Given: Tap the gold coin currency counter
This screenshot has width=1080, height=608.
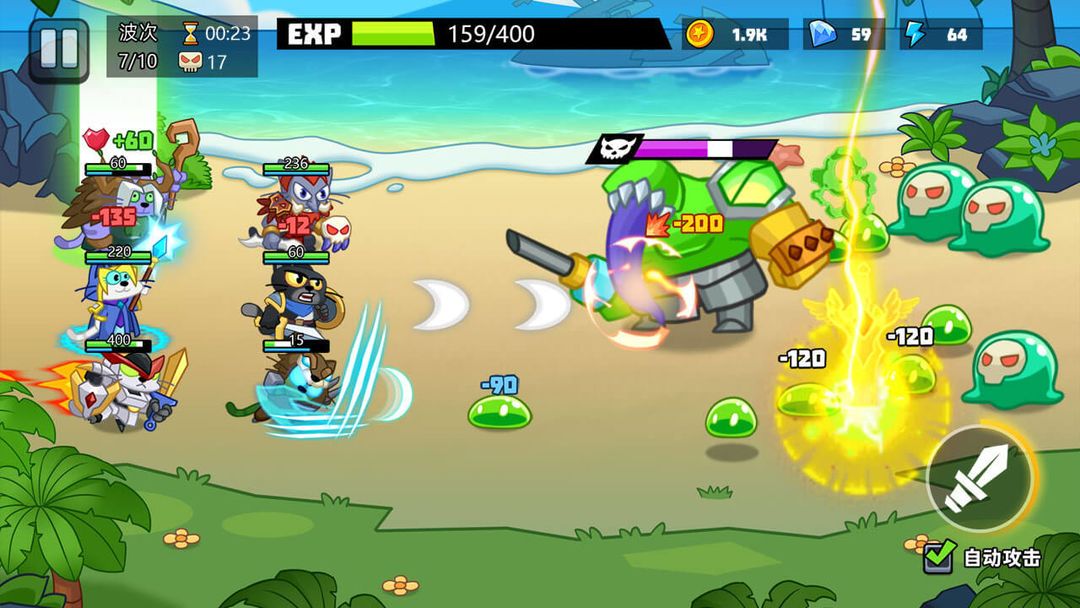Looking at the screenshot, I should (735, 34).
